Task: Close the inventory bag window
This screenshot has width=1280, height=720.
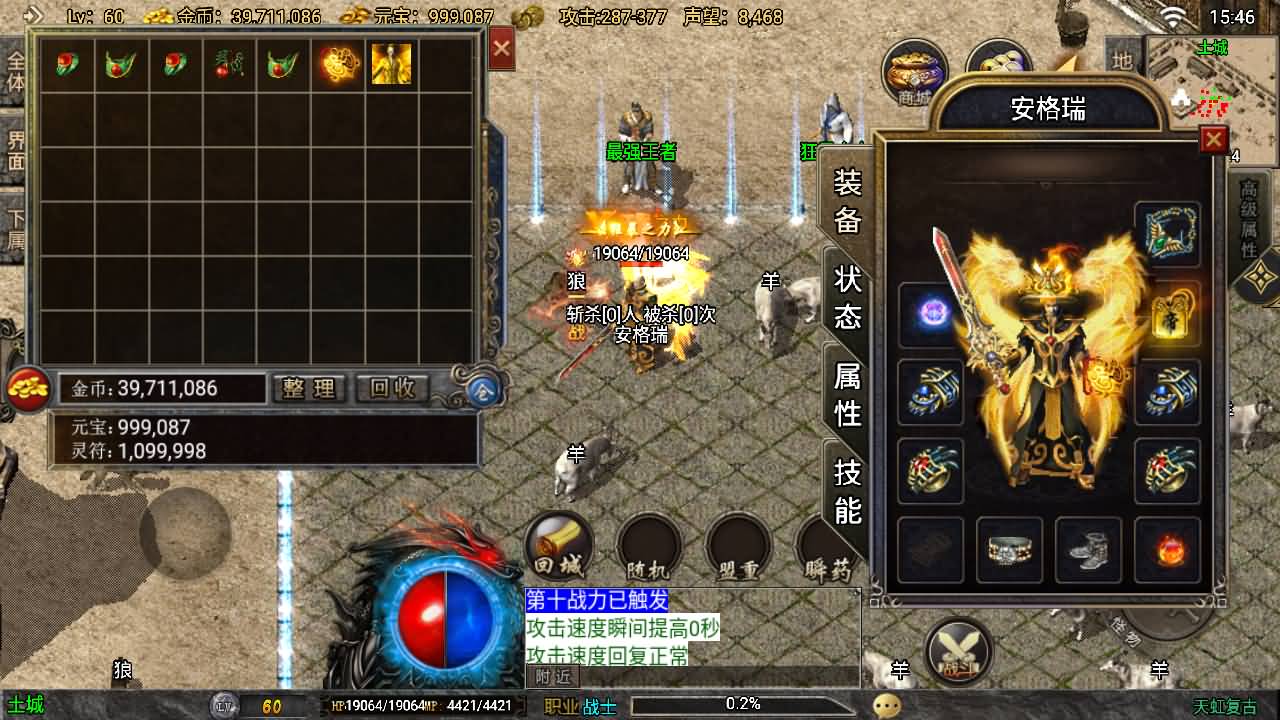Action: coord(501,49)
